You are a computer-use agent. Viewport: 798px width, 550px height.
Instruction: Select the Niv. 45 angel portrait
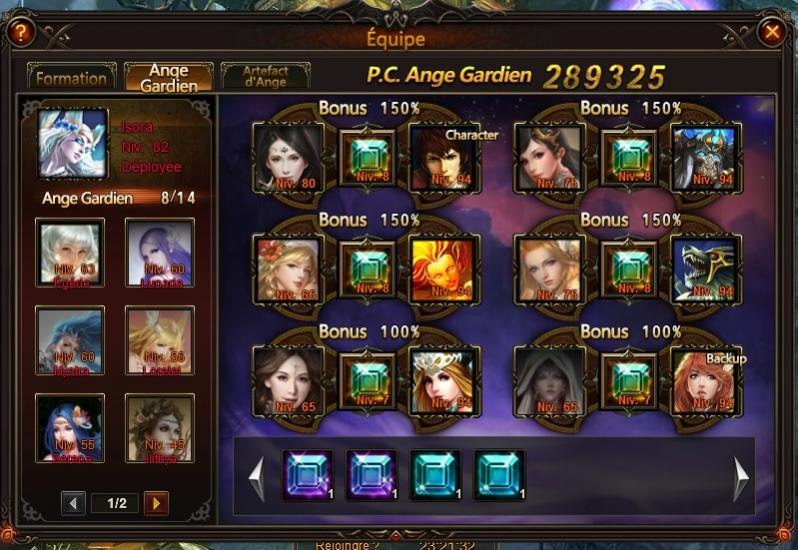click(160, 428)
